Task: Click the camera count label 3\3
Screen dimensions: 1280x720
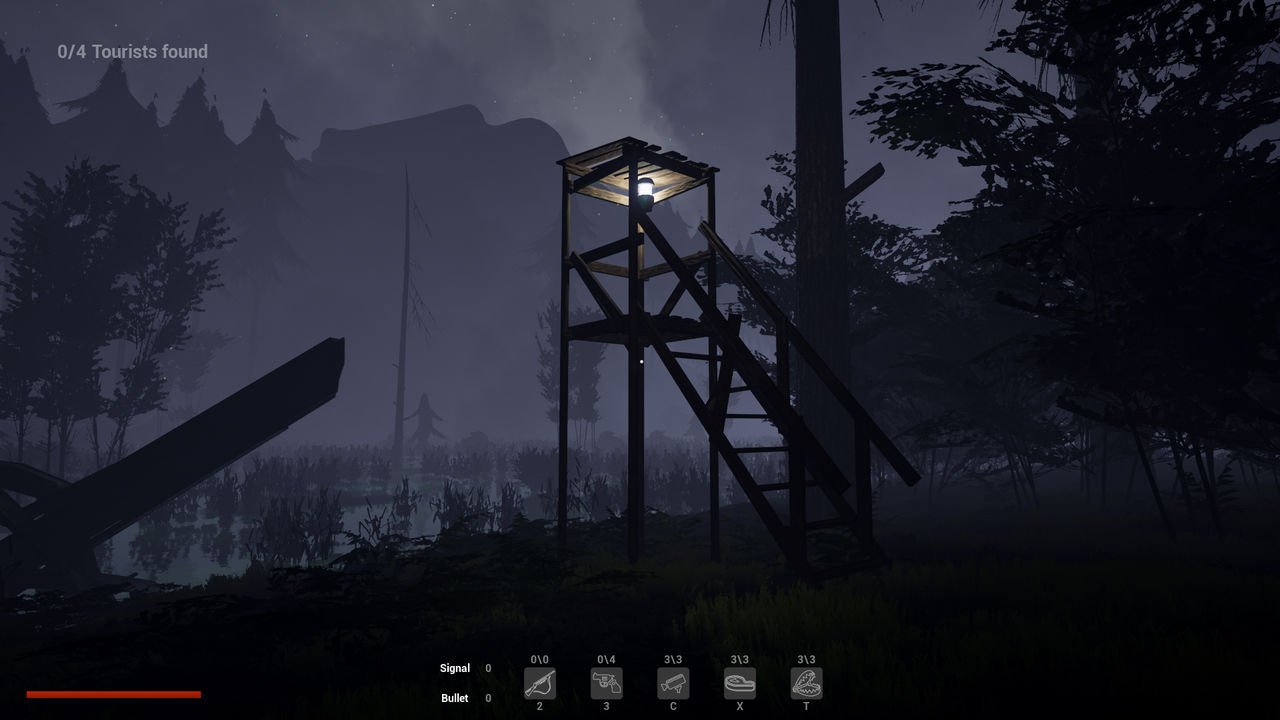Action: pyautogui.click(x=673, y=660)
